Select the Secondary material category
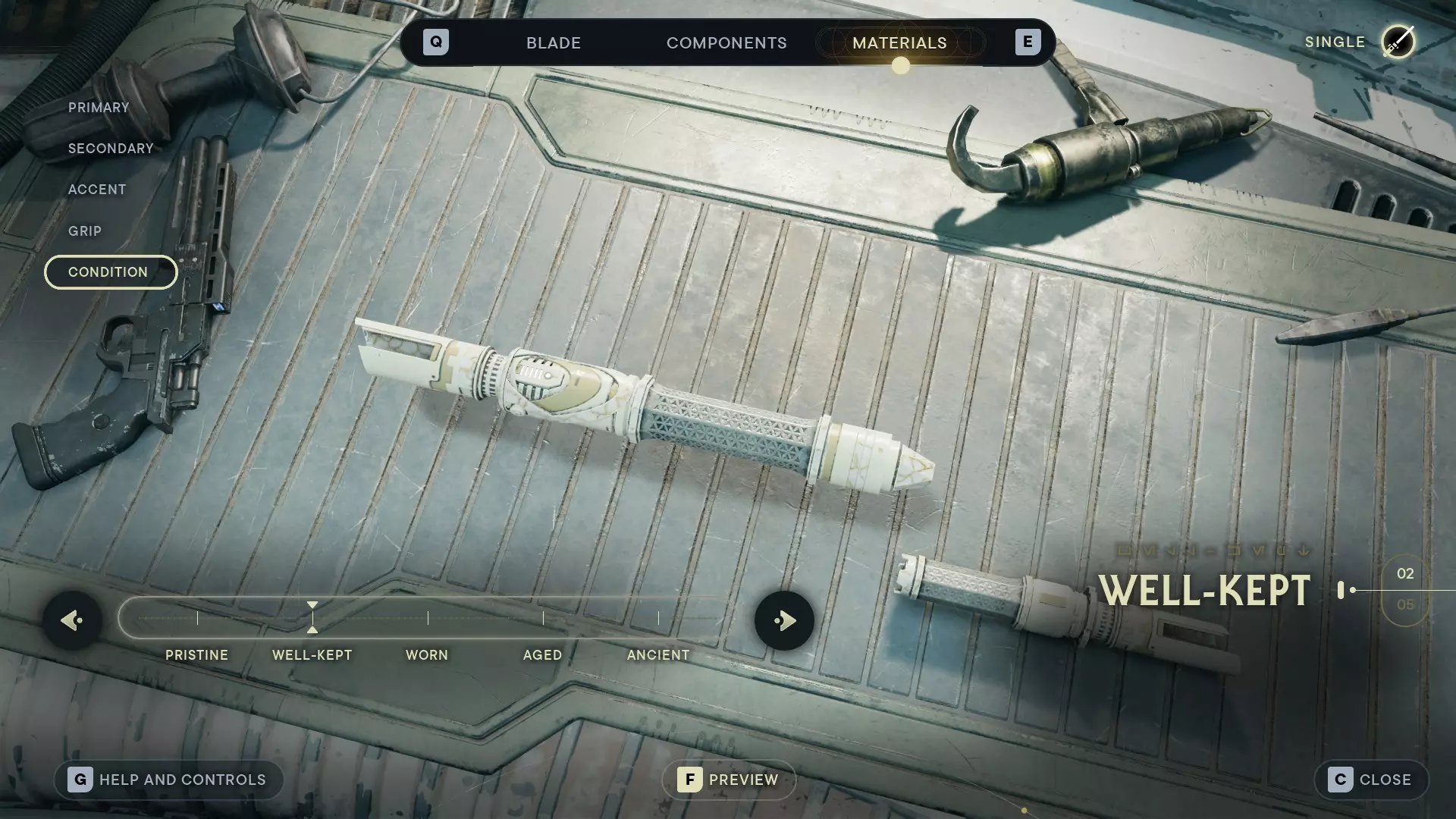 [x=111, y=149]
